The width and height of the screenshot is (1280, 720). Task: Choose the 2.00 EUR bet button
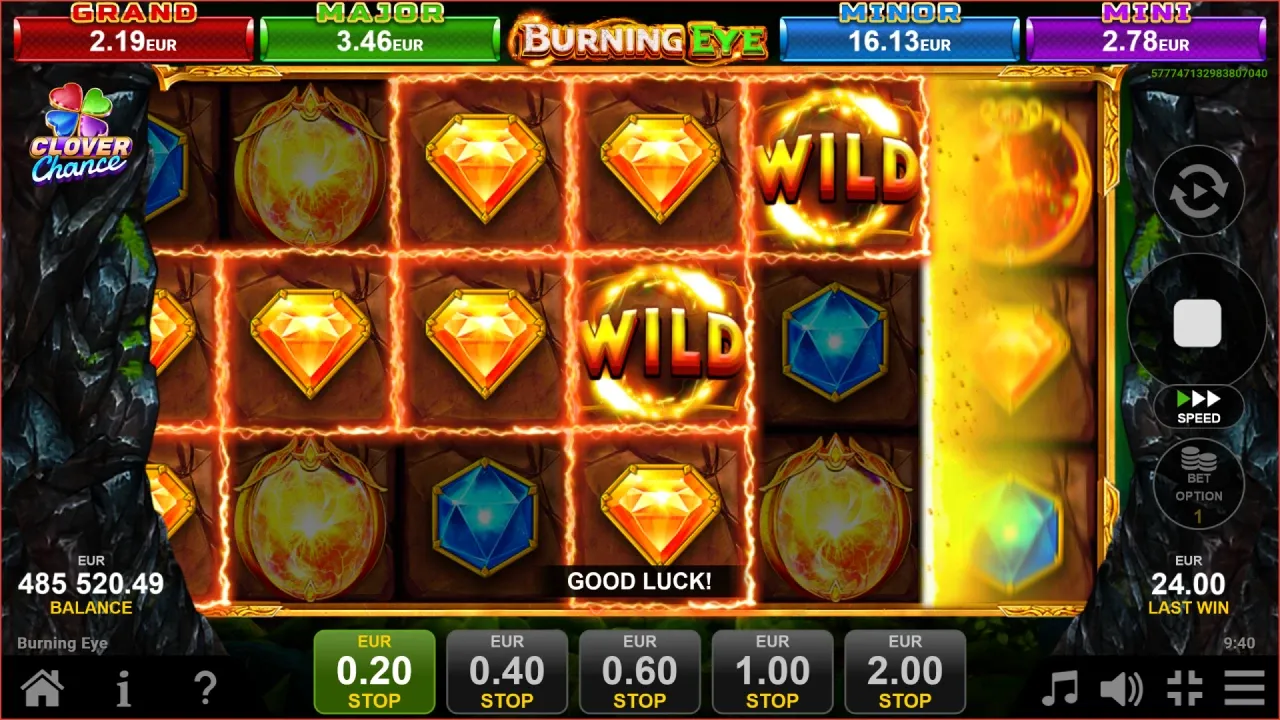pos(905,672)
